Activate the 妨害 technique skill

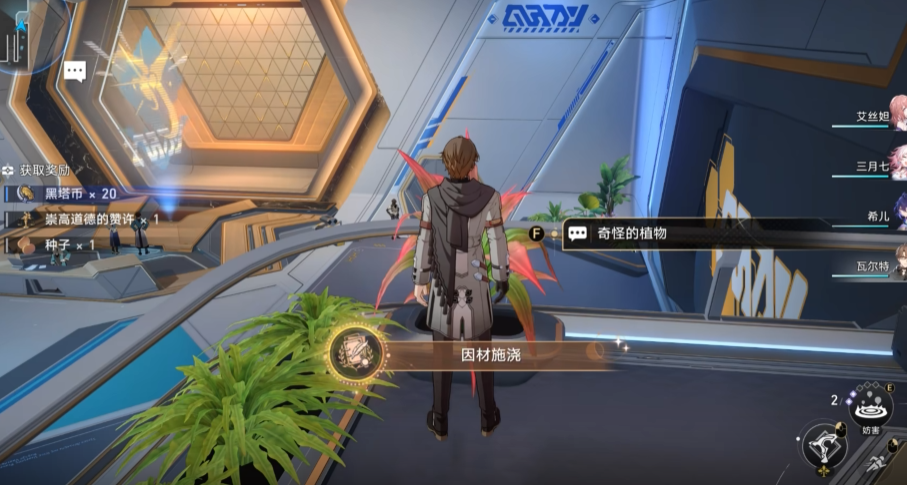point(870,409)
